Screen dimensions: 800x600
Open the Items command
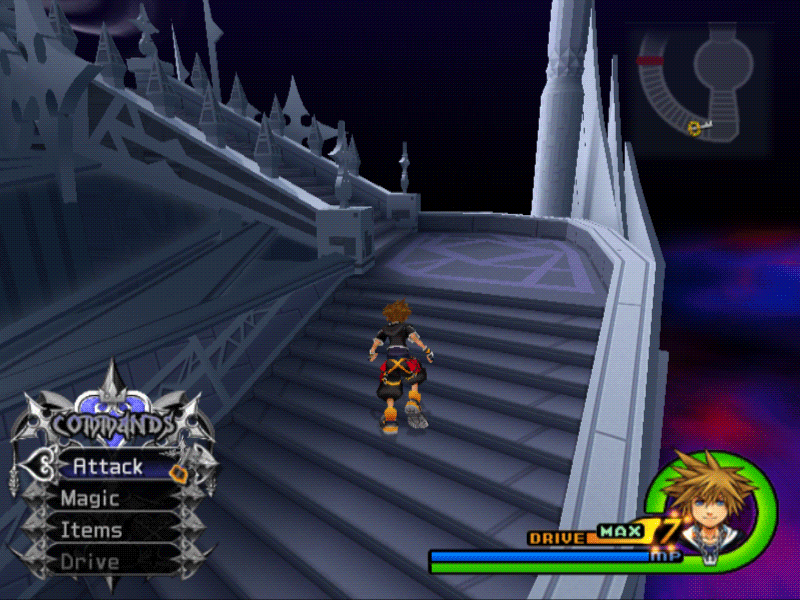(x=91, y=530)
